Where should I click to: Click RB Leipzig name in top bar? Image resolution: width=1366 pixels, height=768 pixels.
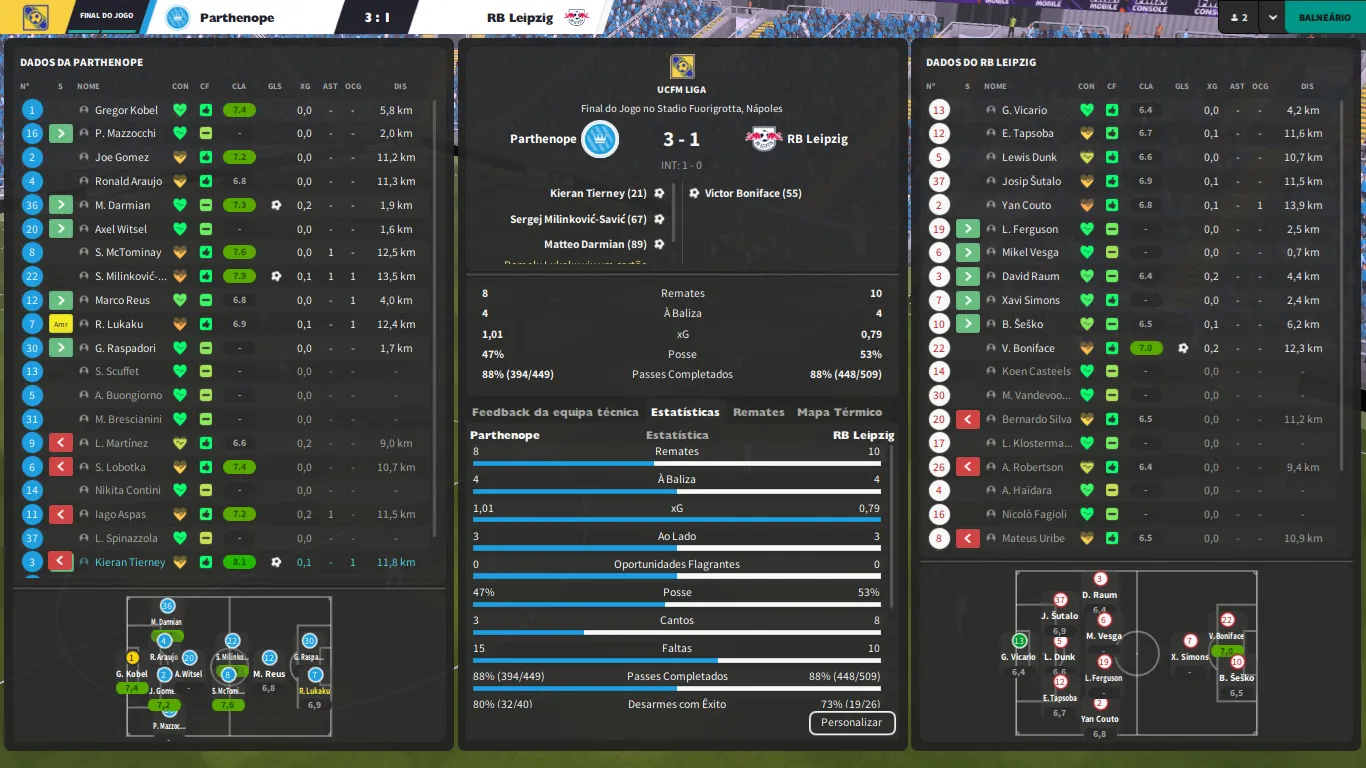pyautogui.click(x=520, y=17)
